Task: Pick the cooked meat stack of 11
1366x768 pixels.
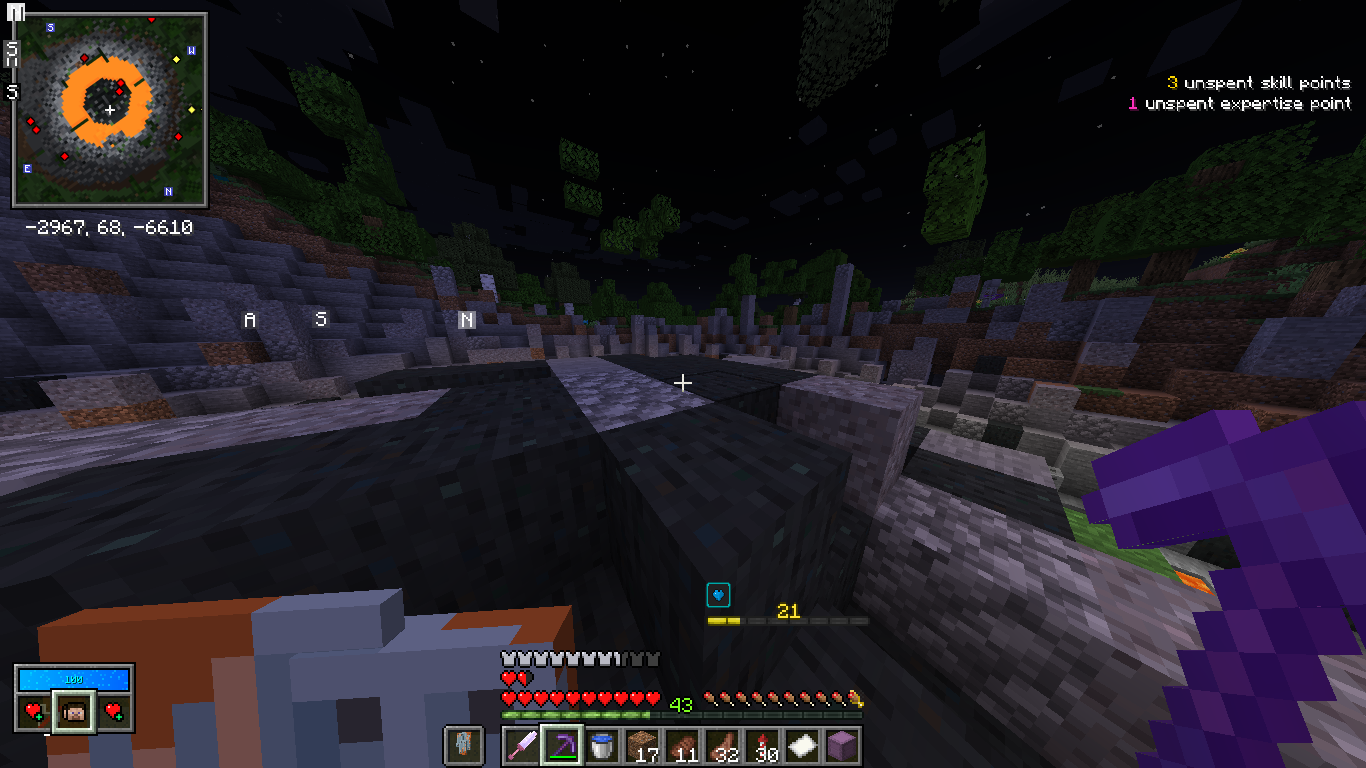Action: 681,746
